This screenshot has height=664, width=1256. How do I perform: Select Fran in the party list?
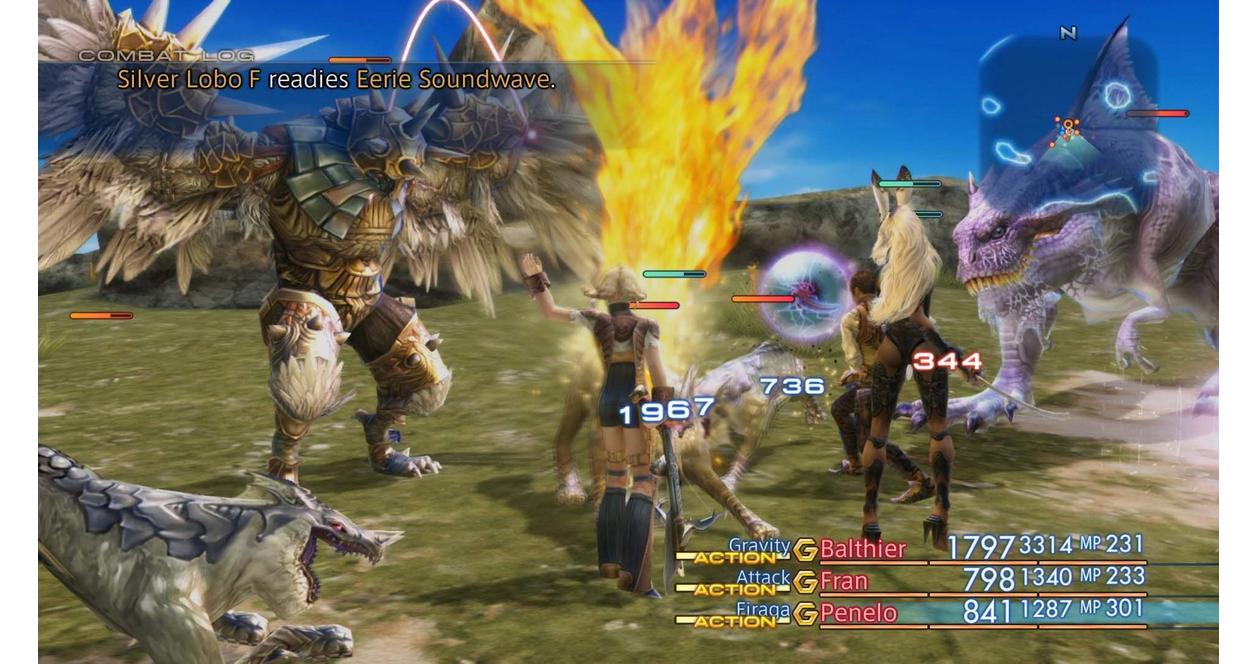[844, 581]
